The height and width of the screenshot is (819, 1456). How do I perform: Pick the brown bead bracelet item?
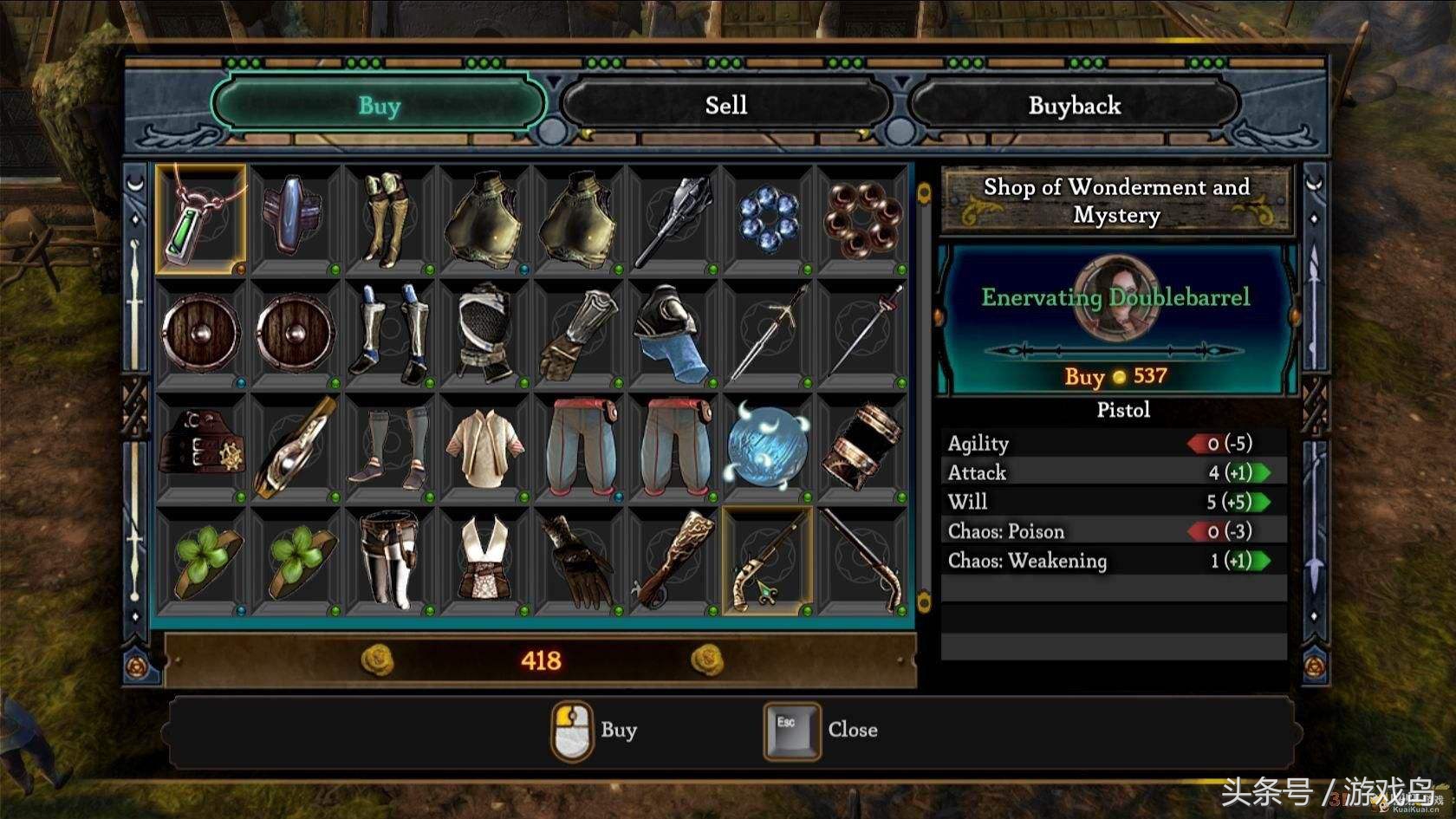(862, 218)
